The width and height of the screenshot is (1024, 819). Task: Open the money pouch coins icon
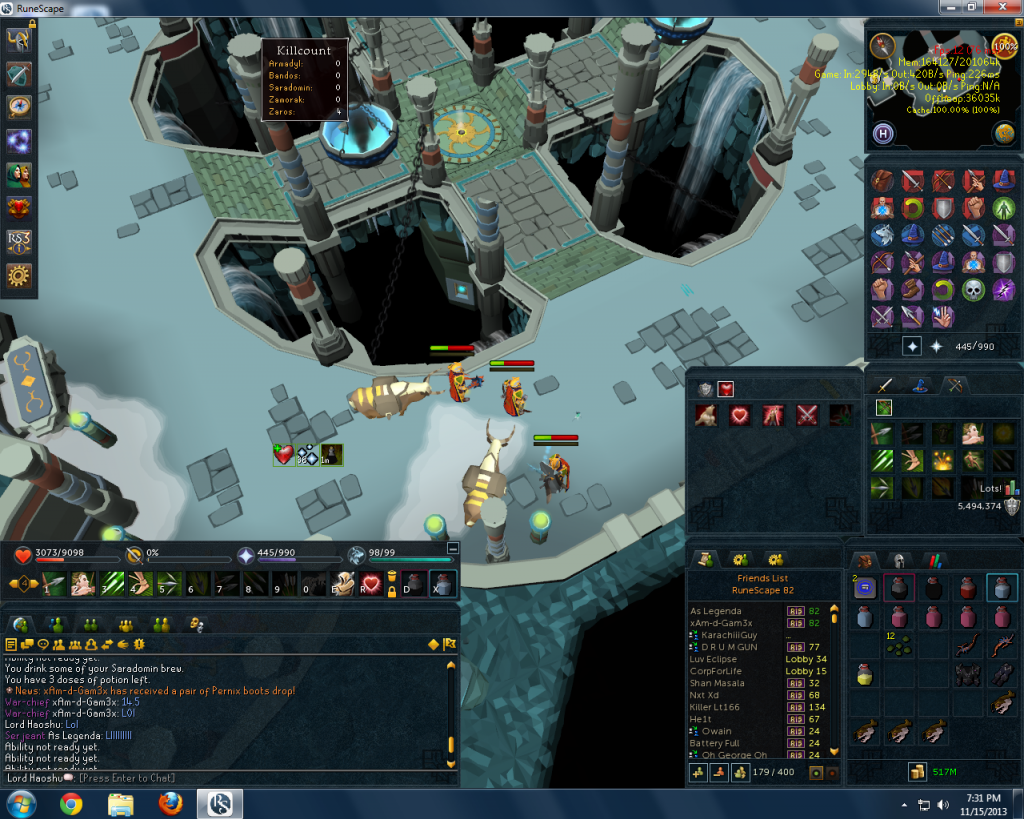pos(917,771)
